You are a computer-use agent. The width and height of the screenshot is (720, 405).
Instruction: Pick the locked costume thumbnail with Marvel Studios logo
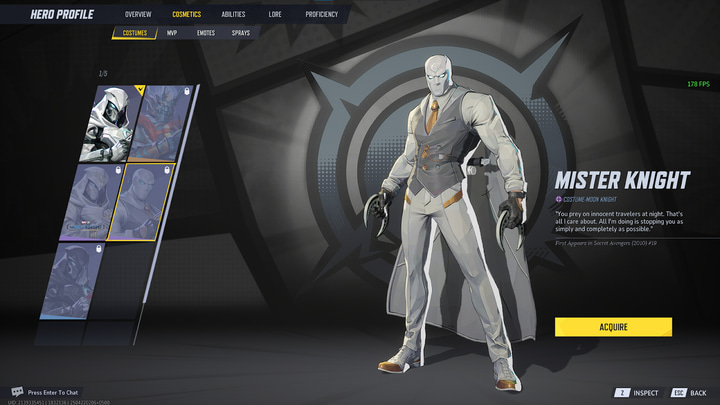92,202
